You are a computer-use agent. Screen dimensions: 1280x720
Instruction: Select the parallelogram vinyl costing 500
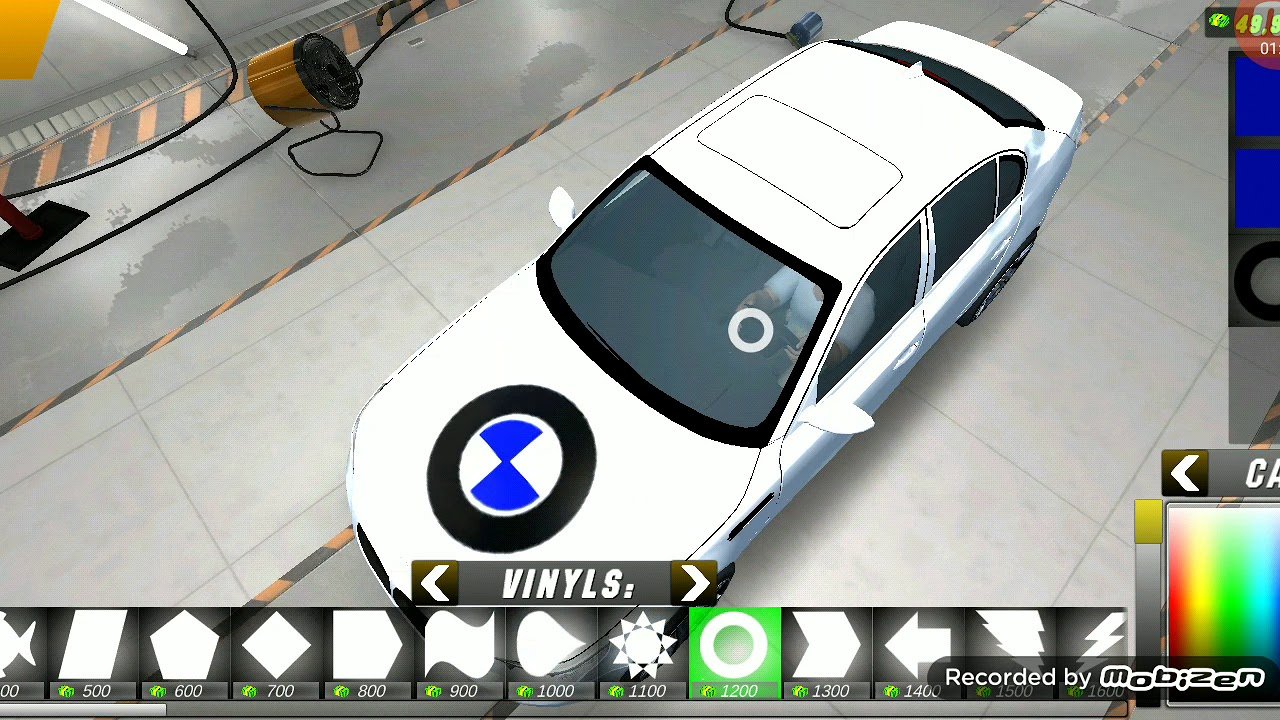[x=91, y=647]
